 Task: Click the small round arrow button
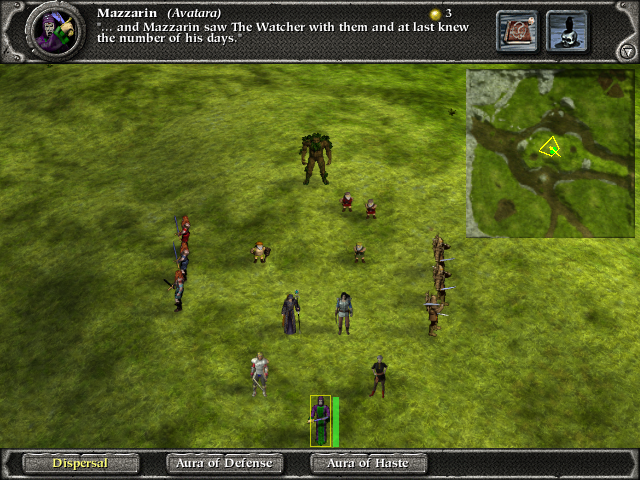(627, 50)
